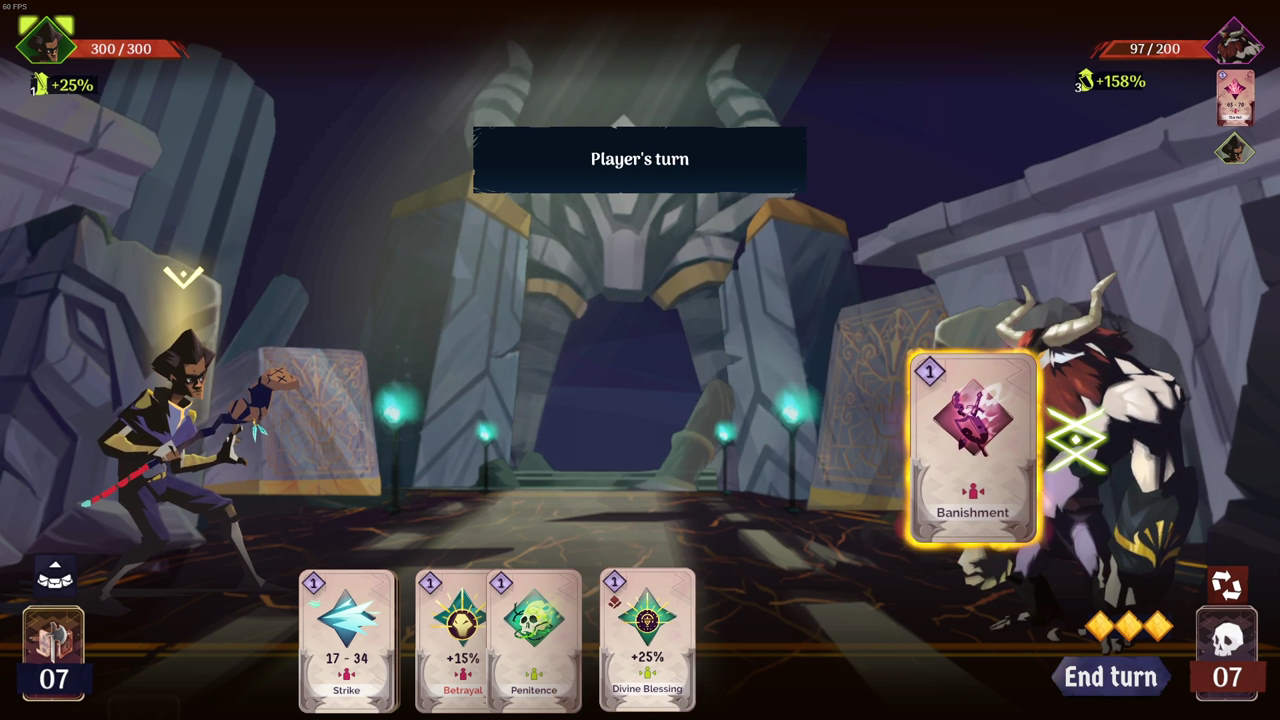Click the stacked cards icon above draw pile
The image size is (1280, 720).
[55, 575]
